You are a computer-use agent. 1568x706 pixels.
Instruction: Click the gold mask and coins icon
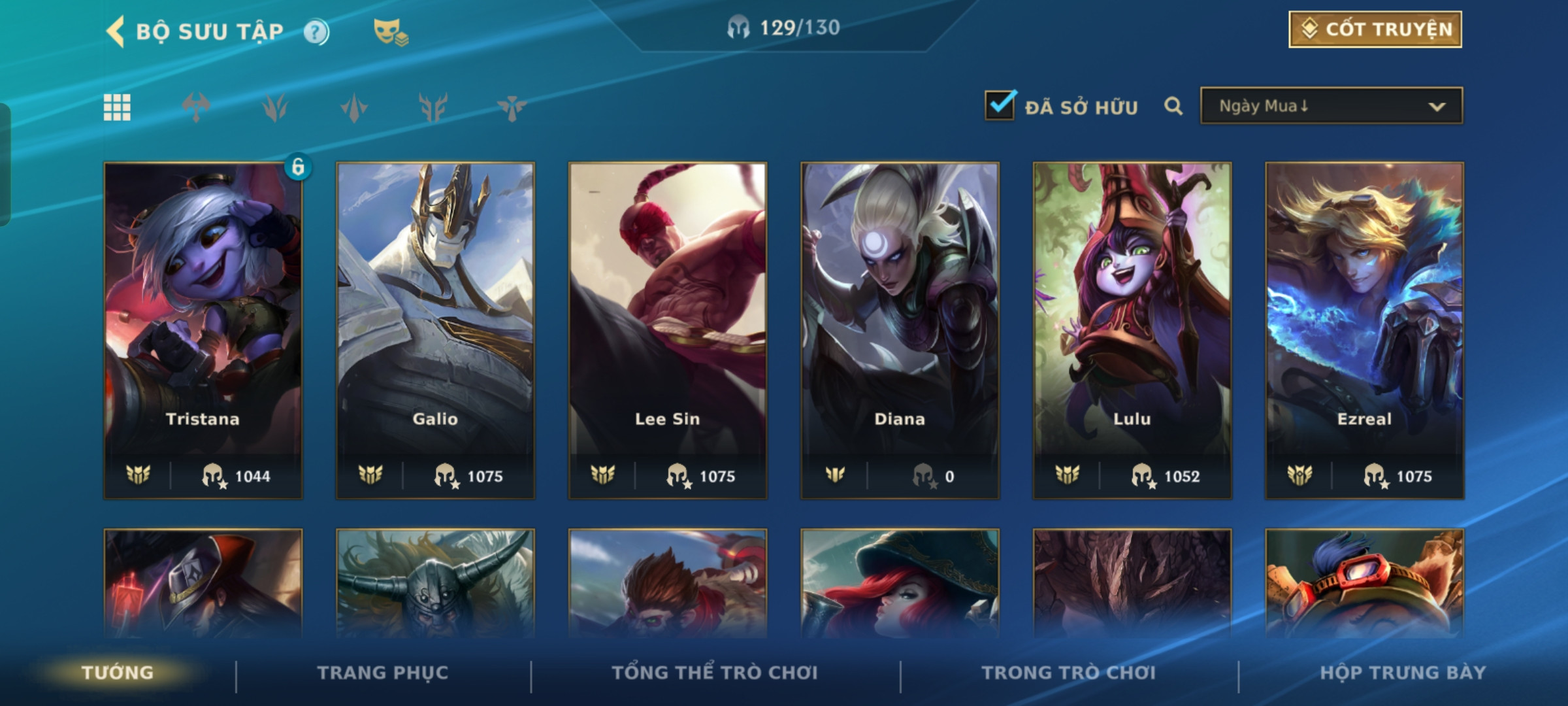tap(390, 32)
